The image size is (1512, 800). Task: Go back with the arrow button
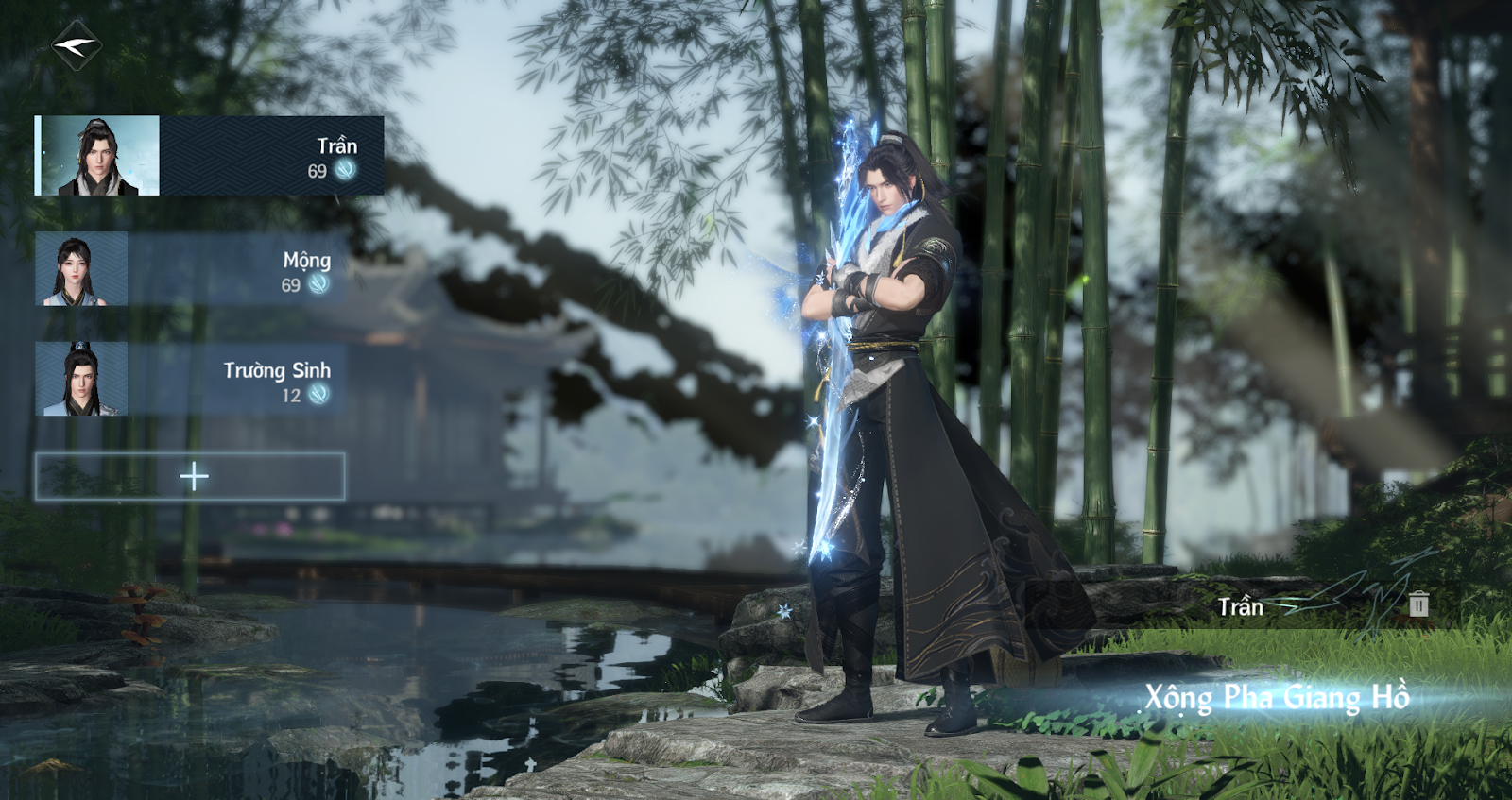coord(77,45)
